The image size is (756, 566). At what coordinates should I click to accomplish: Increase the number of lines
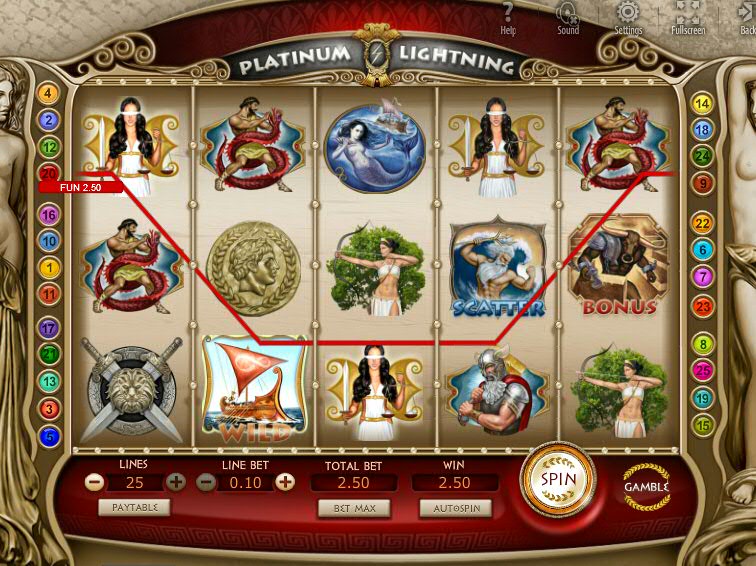click(x=176, y=482)
